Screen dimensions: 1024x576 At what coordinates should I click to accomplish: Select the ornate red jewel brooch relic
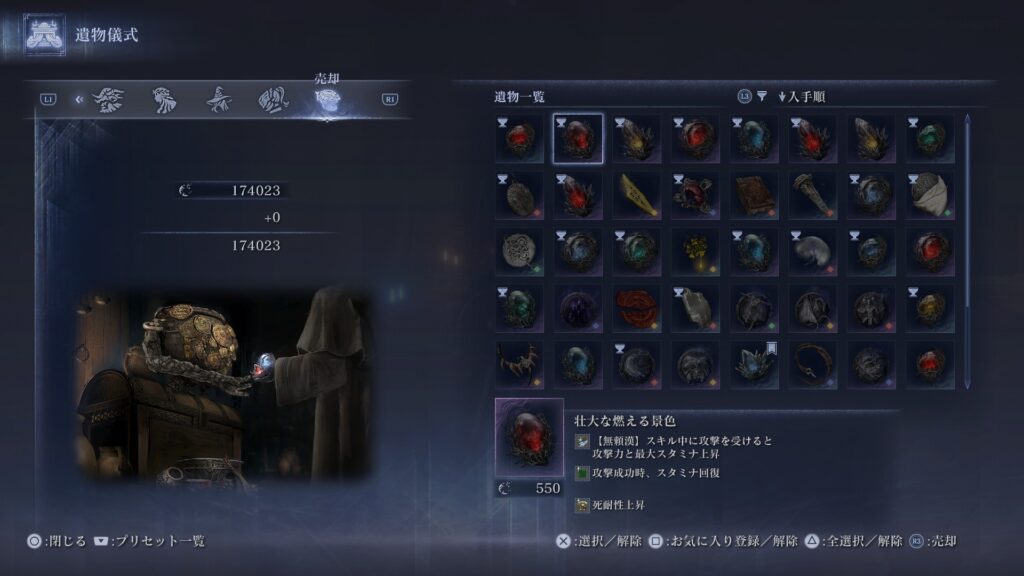tap(696, 195)
